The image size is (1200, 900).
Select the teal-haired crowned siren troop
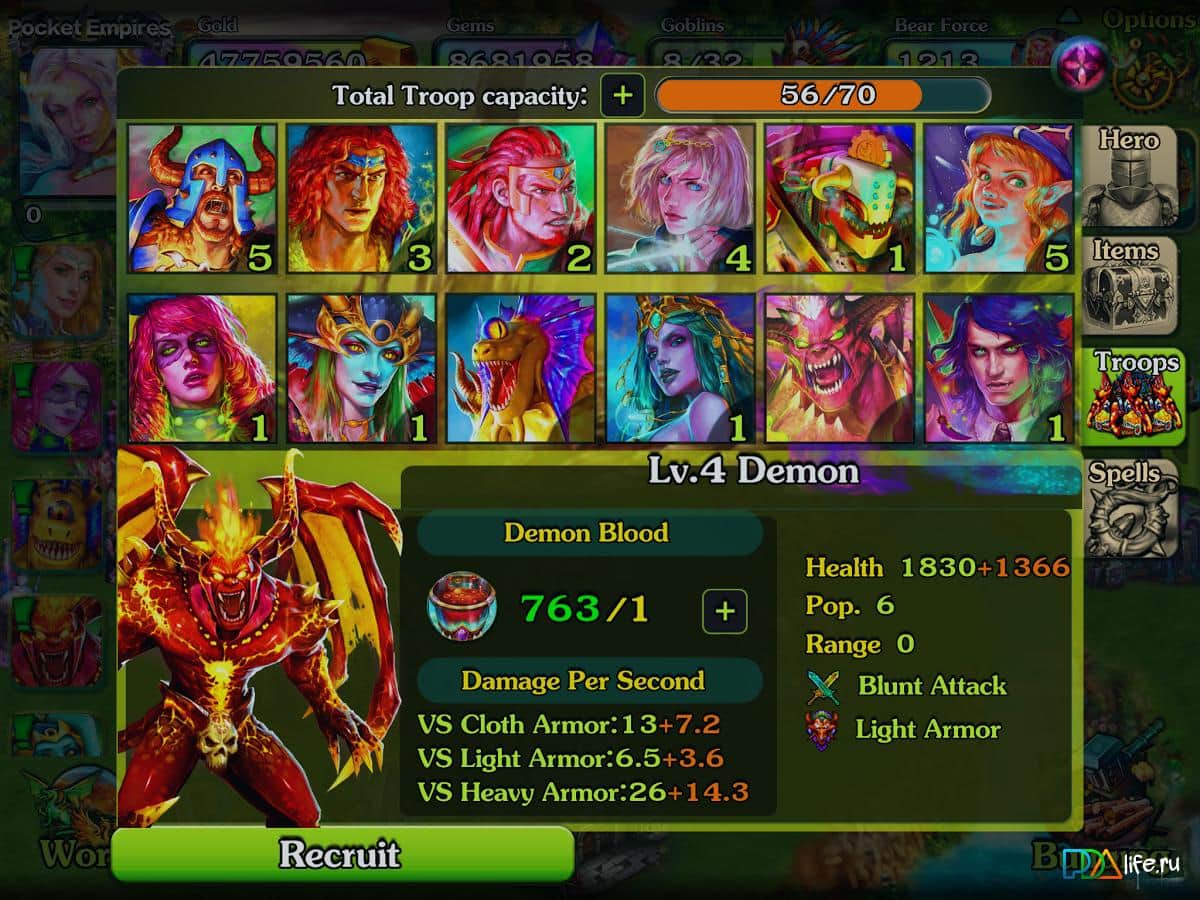point(680,368)
